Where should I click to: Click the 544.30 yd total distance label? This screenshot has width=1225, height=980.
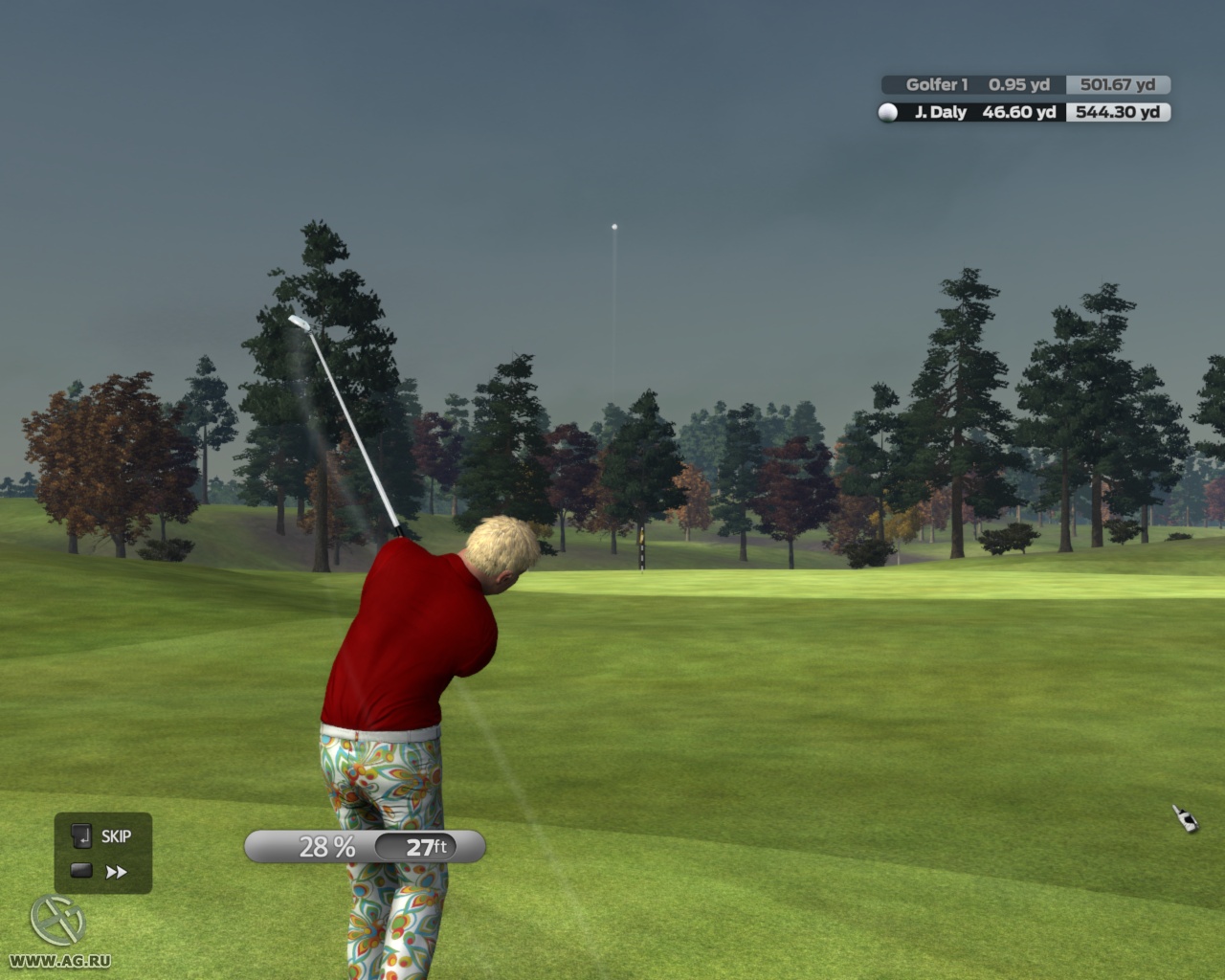1118,113
